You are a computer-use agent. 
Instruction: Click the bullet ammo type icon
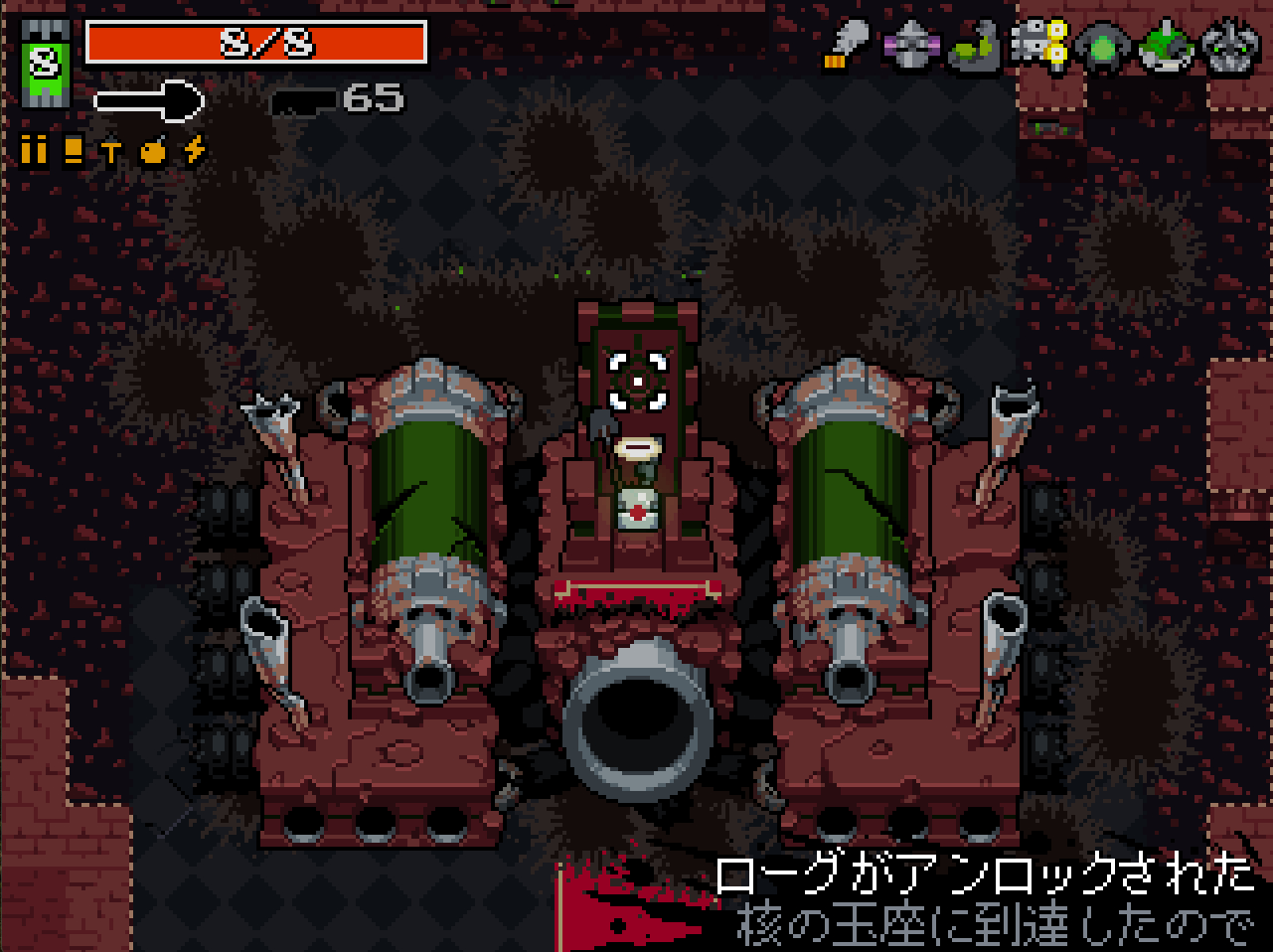click(34, 150)
